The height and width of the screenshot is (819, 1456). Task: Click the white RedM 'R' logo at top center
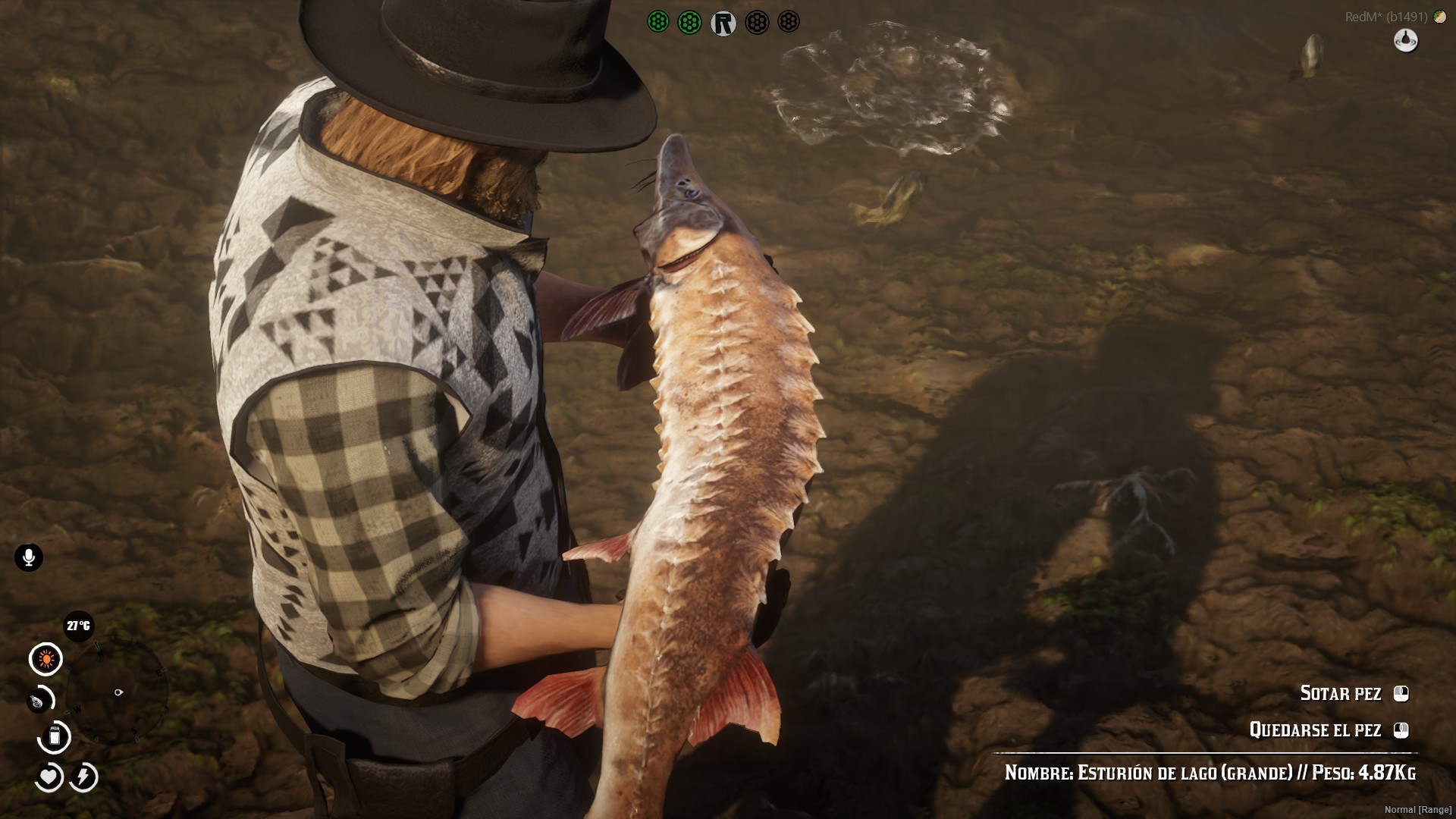pos(724,21)
